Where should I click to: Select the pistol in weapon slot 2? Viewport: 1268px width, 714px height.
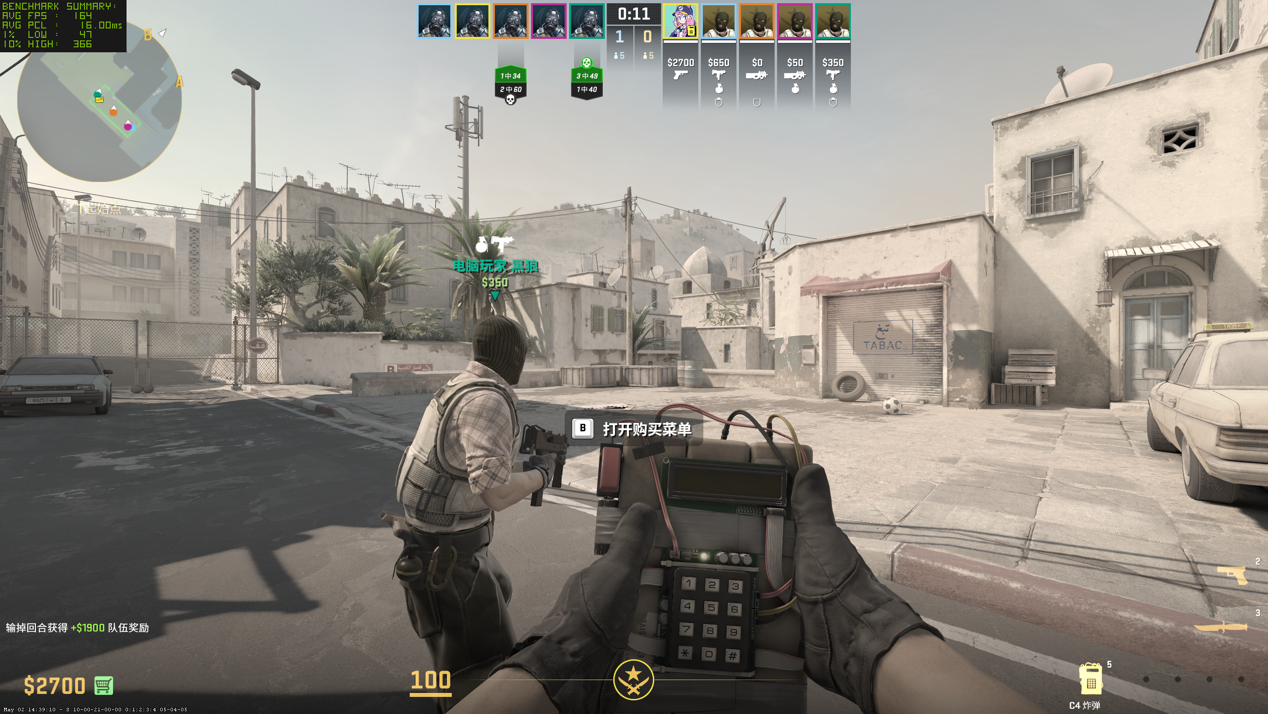pos(1232,574)
